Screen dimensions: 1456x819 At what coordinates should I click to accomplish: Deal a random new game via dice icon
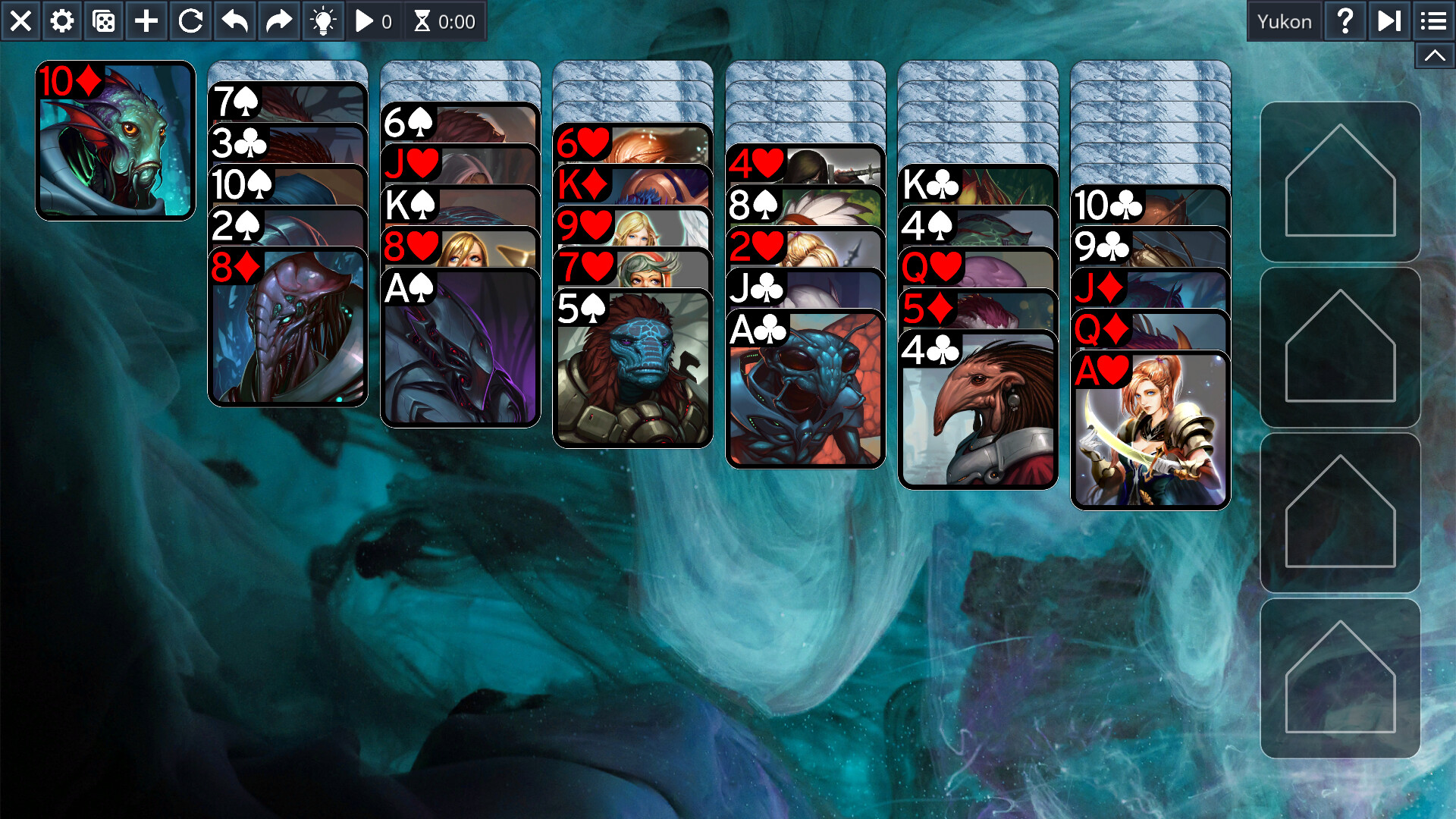103,20
